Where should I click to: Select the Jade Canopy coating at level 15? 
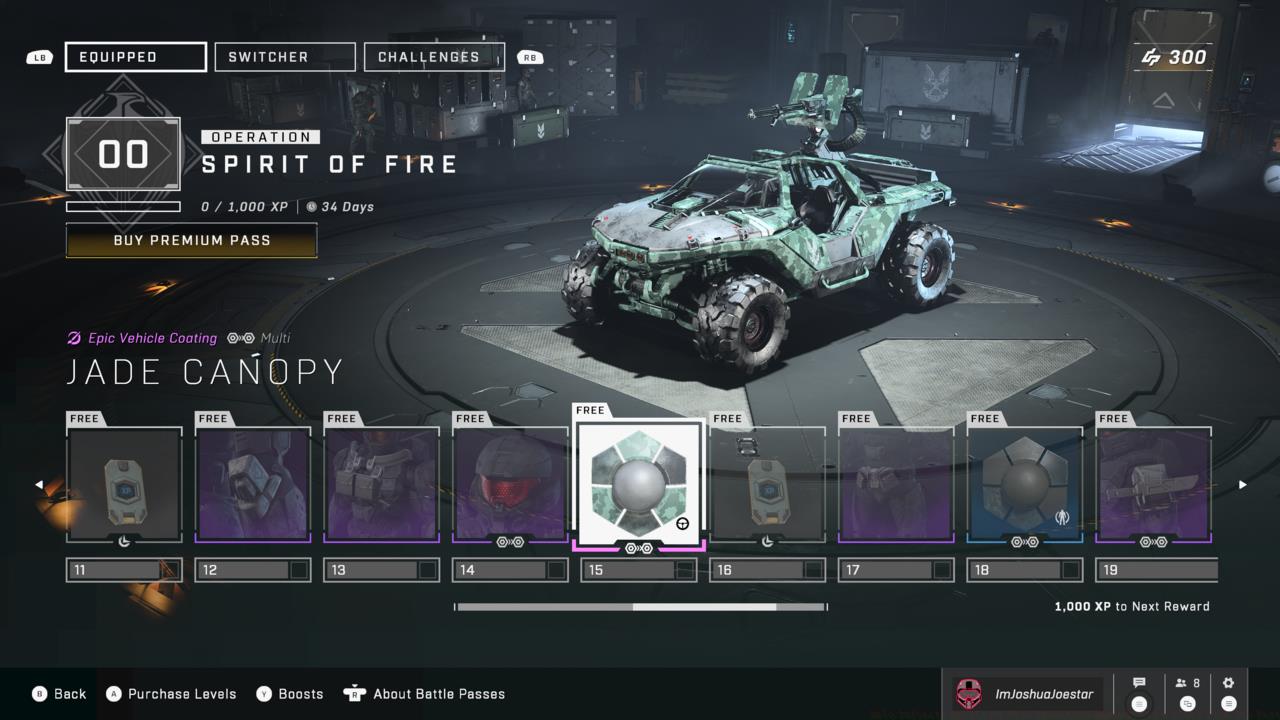pyautogui.click(x=639, y=481)
